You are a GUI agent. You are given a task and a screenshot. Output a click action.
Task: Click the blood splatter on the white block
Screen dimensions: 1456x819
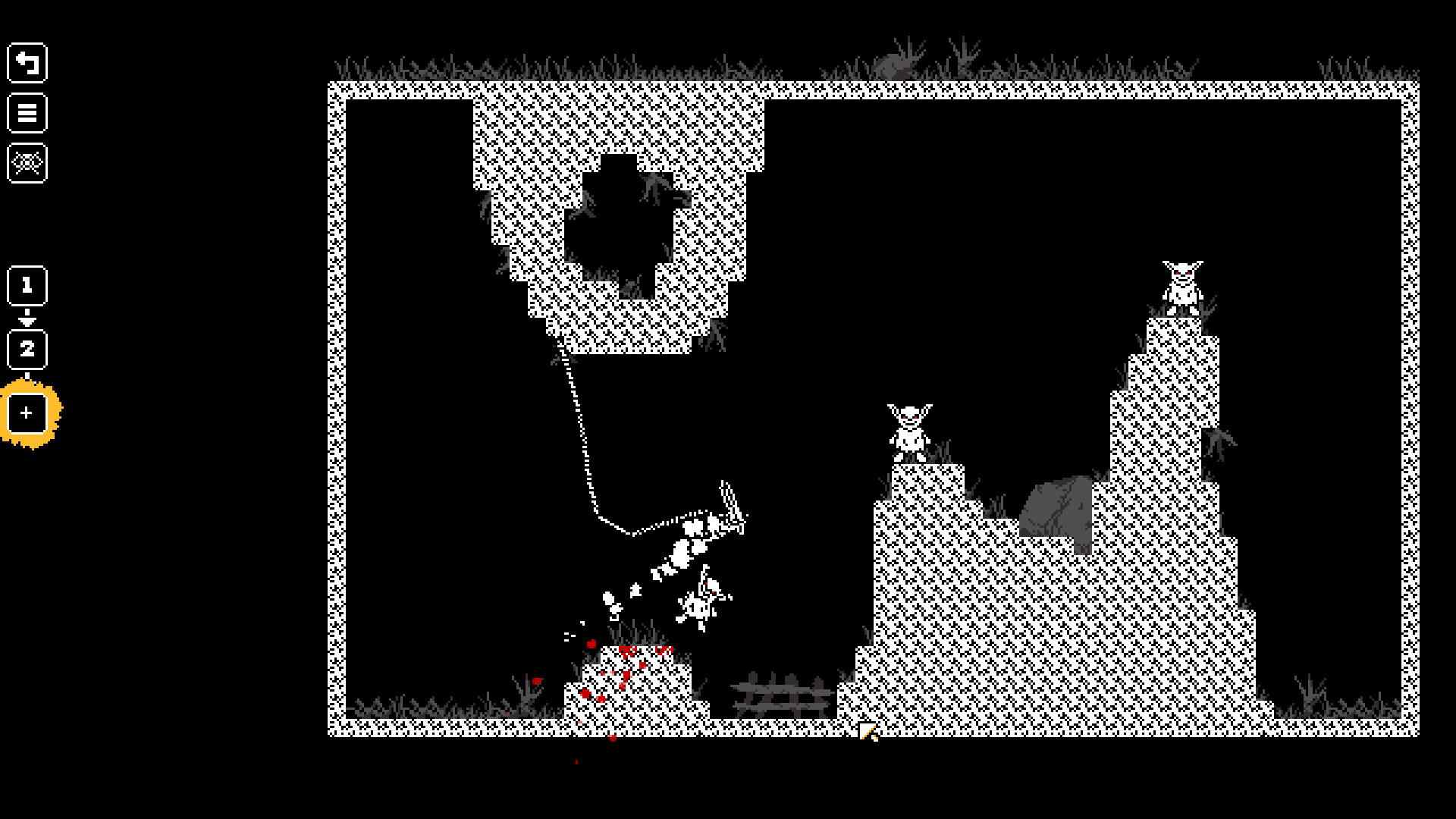tap(626, 652)
